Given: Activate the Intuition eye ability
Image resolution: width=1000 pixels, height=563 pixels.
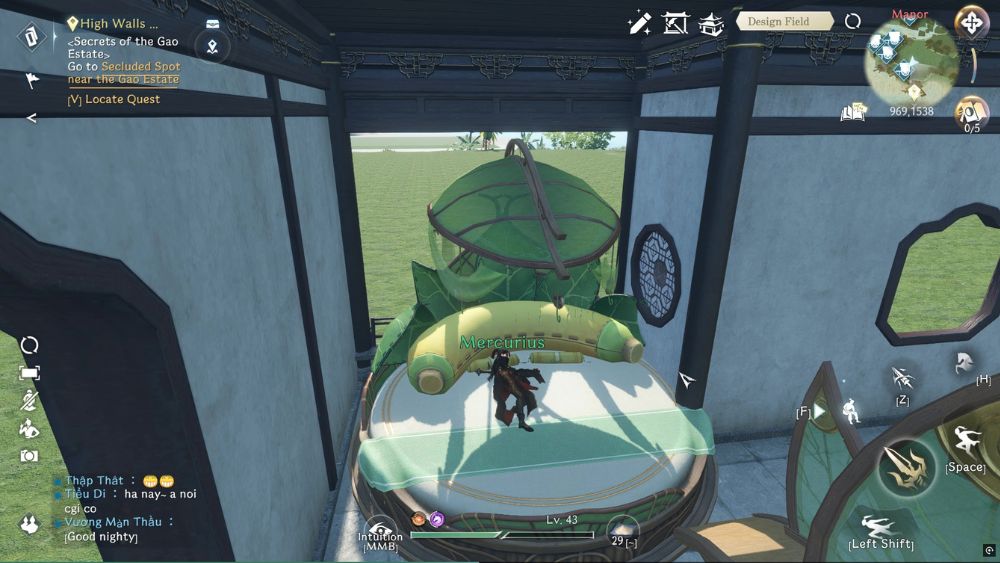Looking at the screenshot, I should click(380, 530).
